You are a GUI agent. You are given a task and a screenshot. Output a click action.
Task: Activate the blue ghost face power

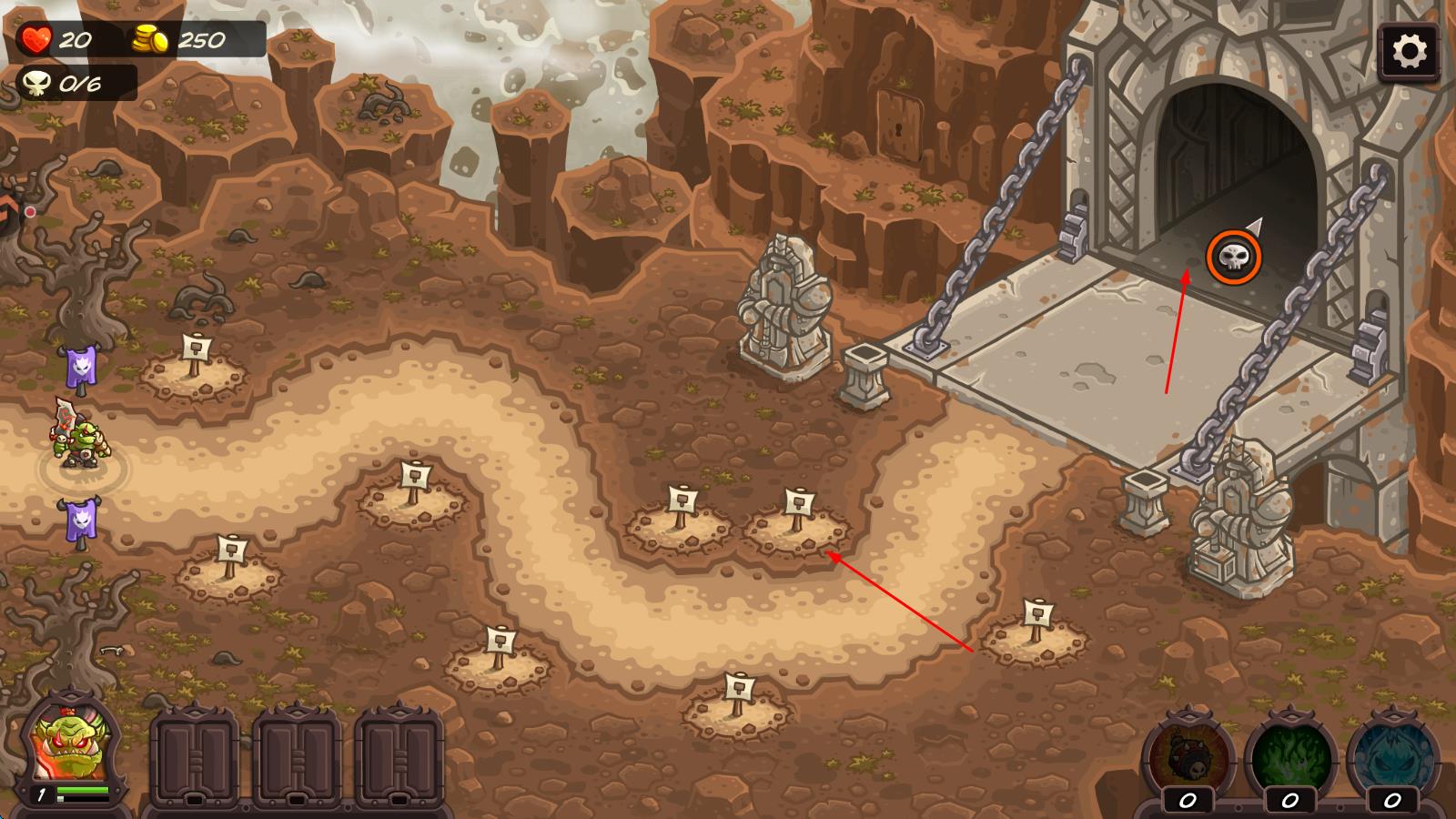(x=1391, y=757)
